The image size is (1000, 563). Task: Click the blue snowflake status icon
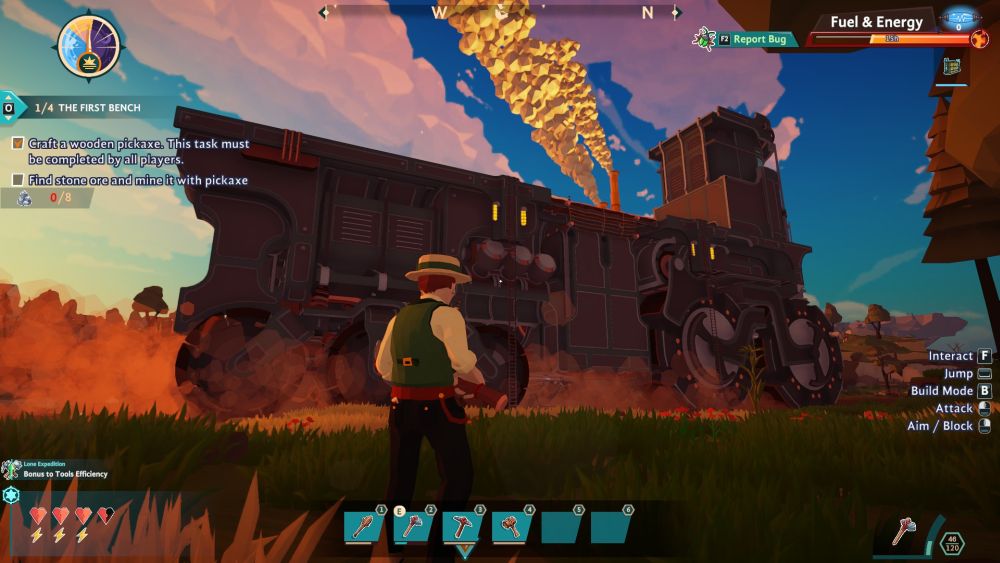pos(12,495)
